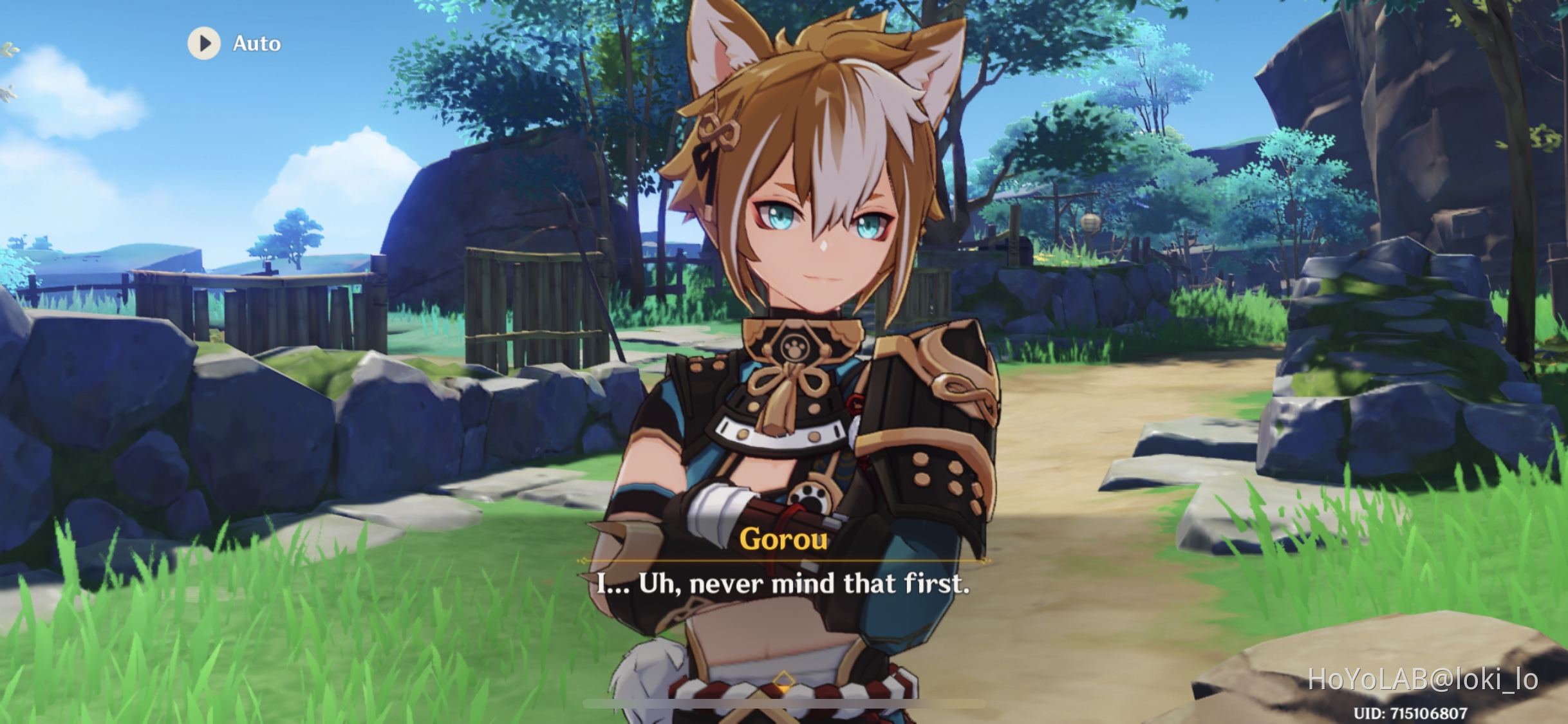This screenshot has height=724, width=1568.
Task: Click the lantern hanging near the gate
Action: click(1090, 221)
